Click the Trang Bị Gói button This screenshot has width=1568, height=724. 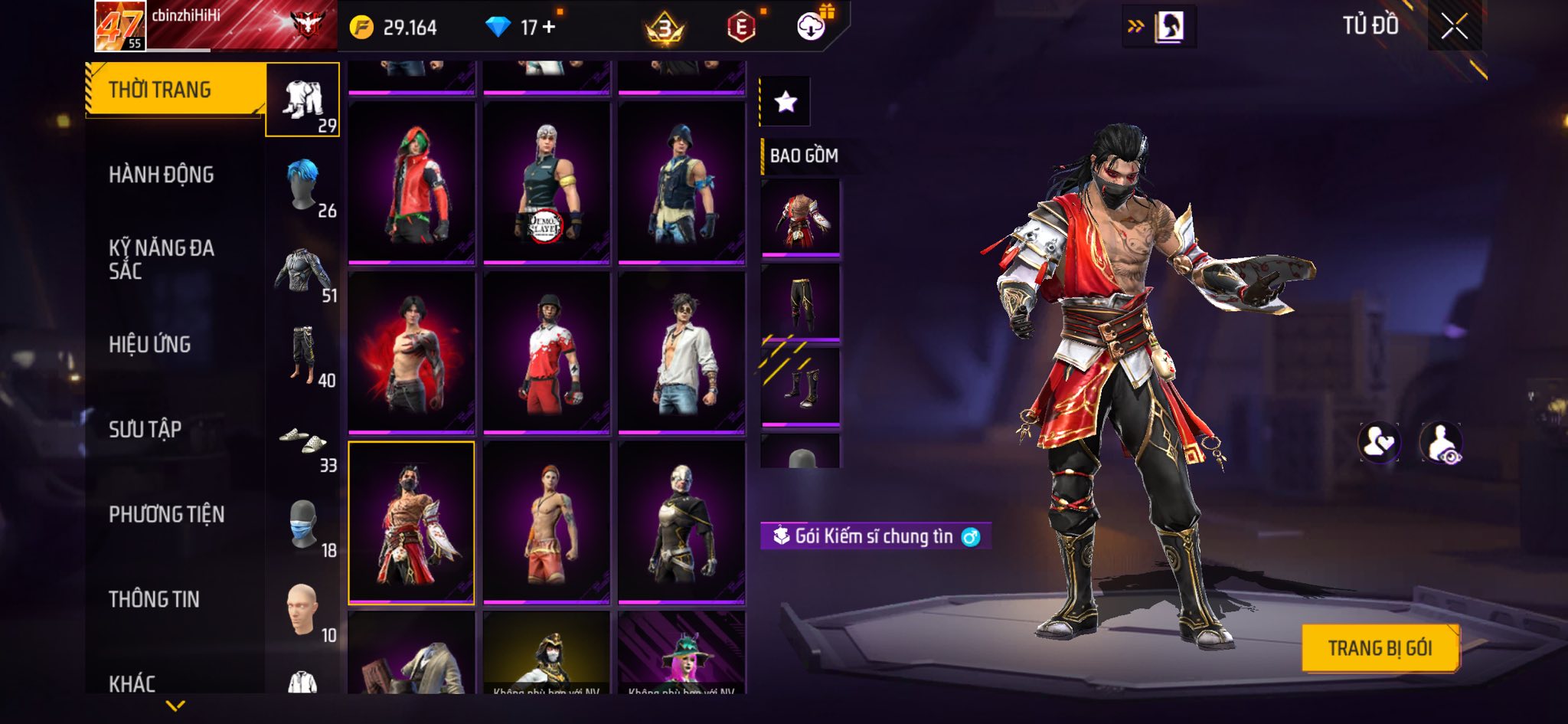pos(1380,648)
